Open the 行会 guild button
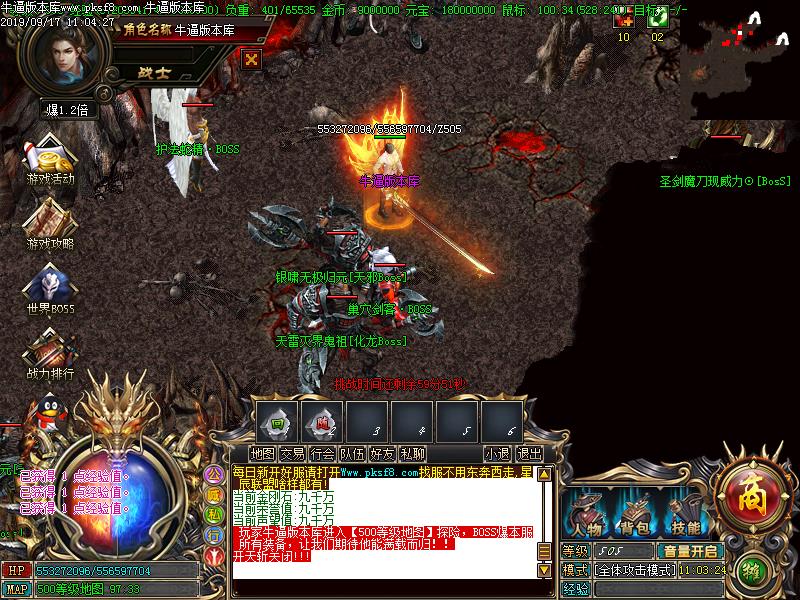 click(x=322, y=454)
